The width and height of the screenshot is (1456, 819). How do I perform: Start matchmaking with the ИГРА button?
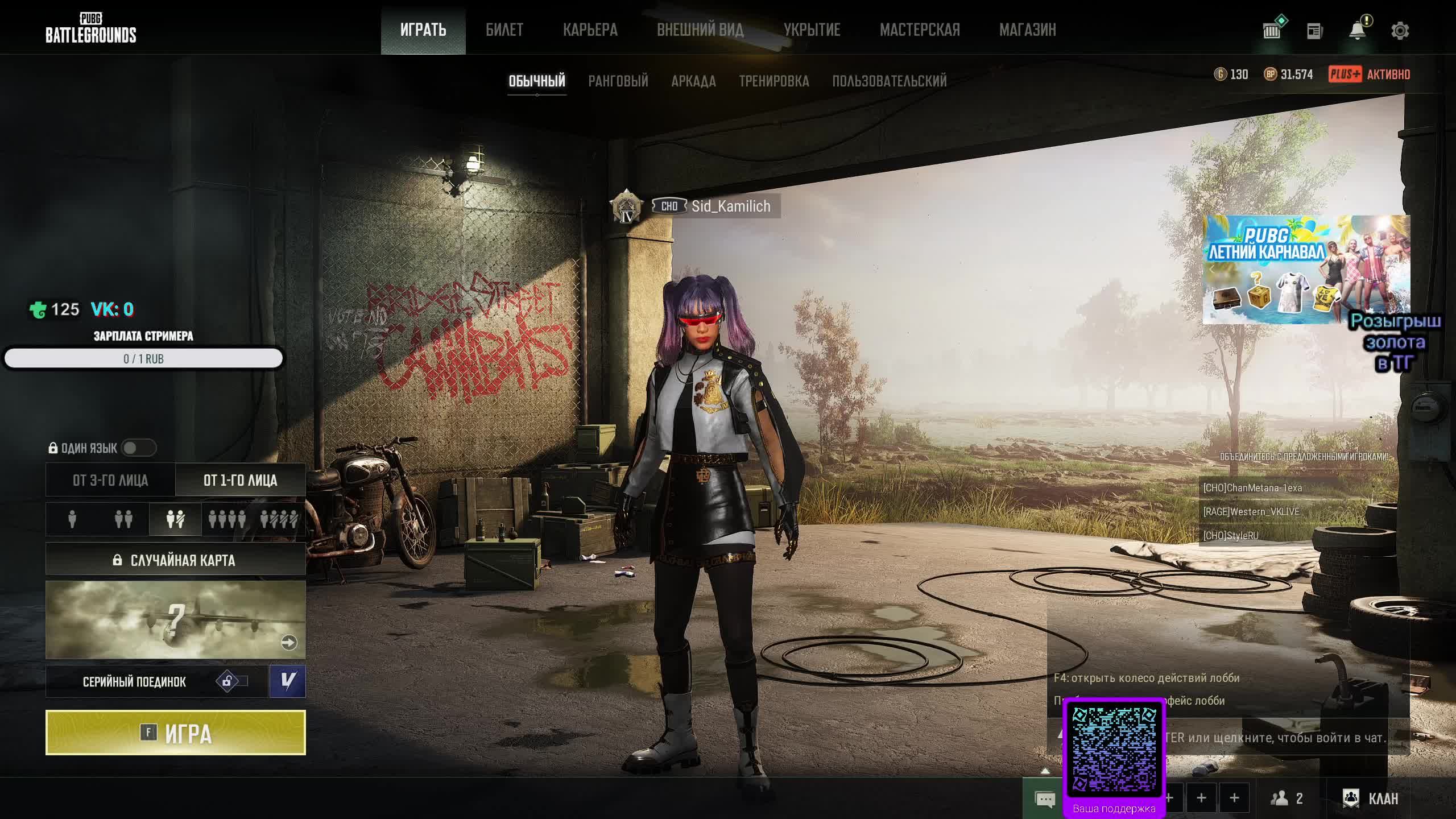coord(175,733)
